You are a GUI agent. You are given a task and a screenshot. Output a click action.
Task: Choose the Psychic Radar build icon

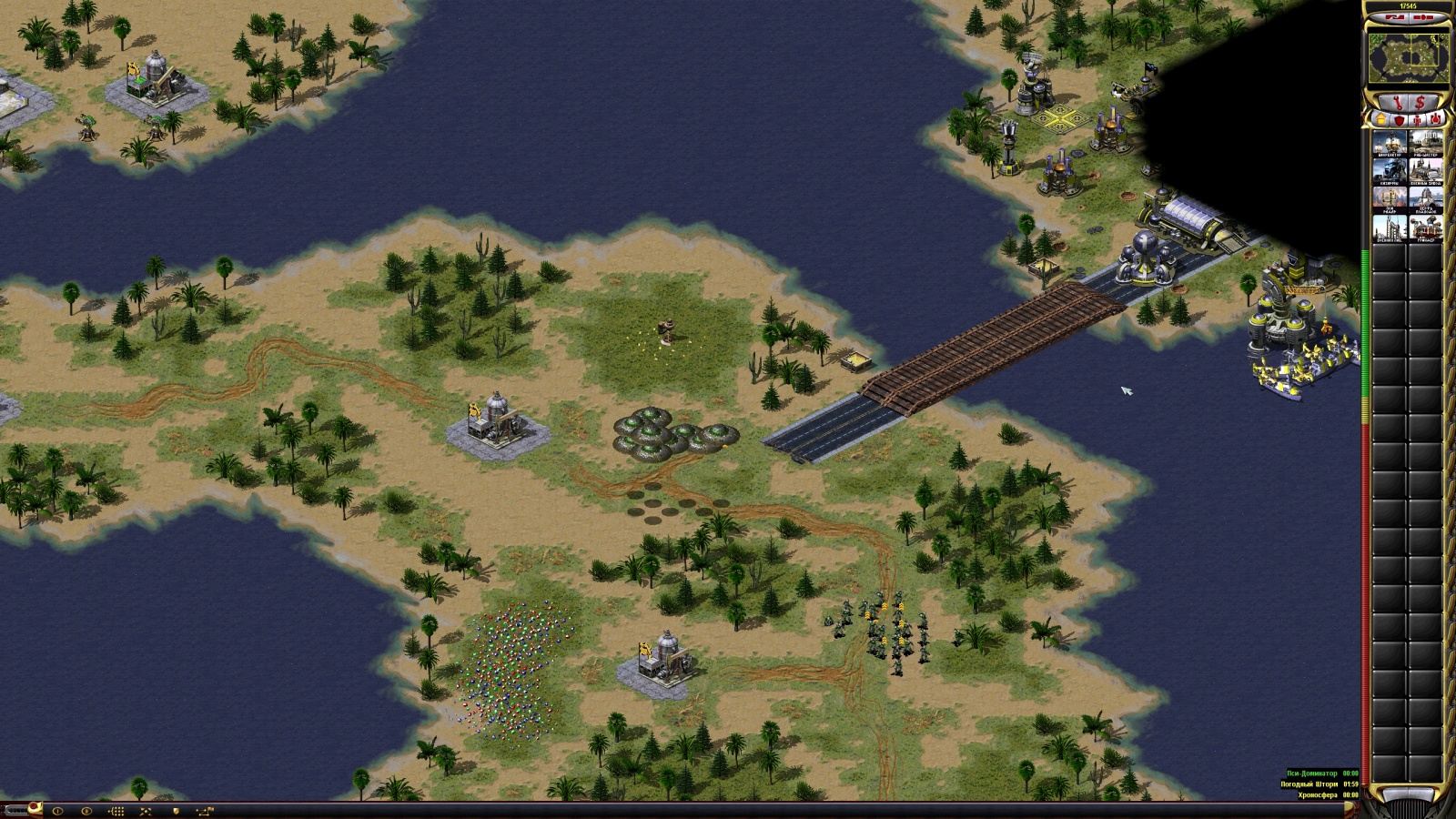(x=1390, y=200)
